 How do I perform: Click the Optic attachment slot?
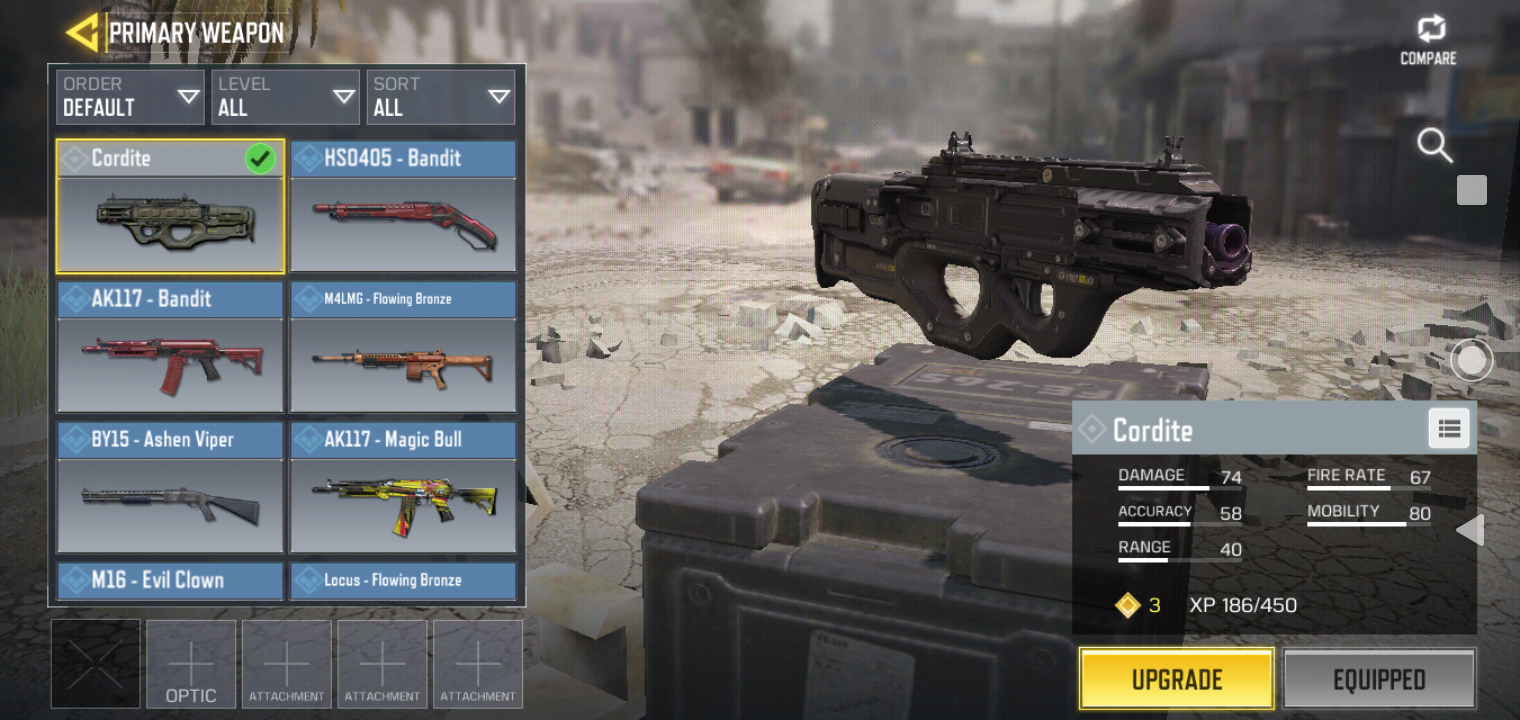point(191,663)
